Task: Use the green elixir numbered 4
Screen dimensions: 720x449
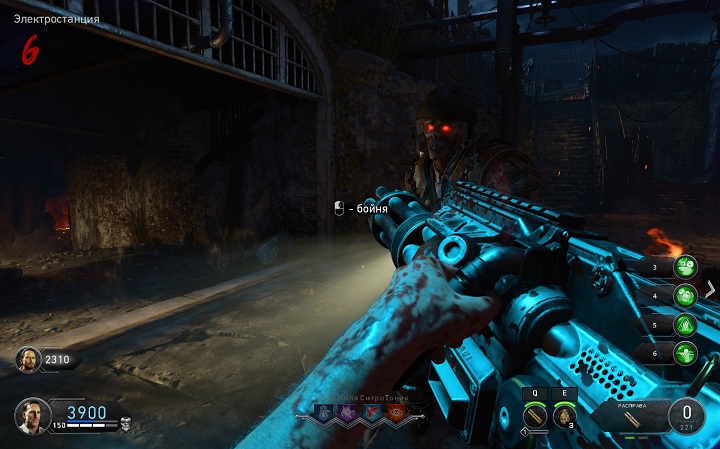Action: tap(685, 296)
